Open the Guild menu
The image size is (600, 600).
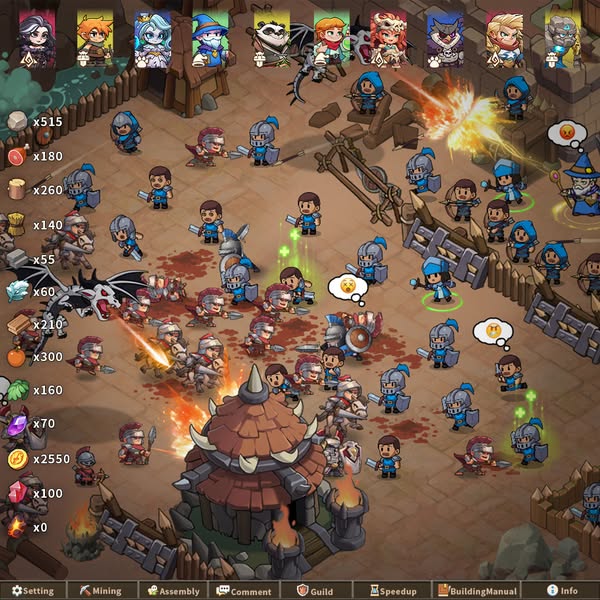pyautogui.click(x=315, y=591)
